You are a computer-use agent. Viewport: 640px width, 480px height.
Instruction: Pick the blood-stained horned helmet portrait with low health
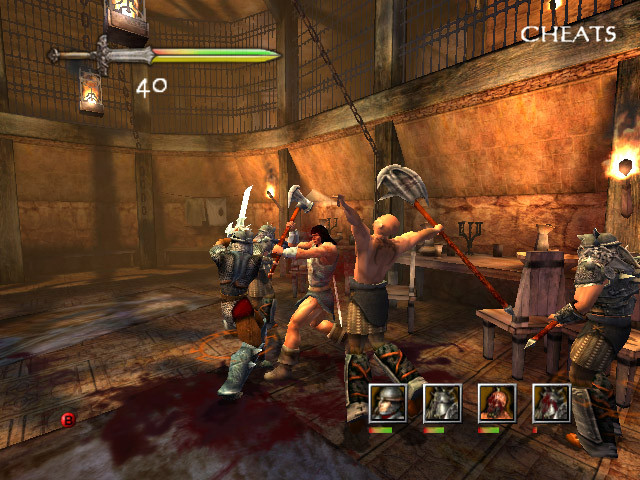click(x=551, y=403)
